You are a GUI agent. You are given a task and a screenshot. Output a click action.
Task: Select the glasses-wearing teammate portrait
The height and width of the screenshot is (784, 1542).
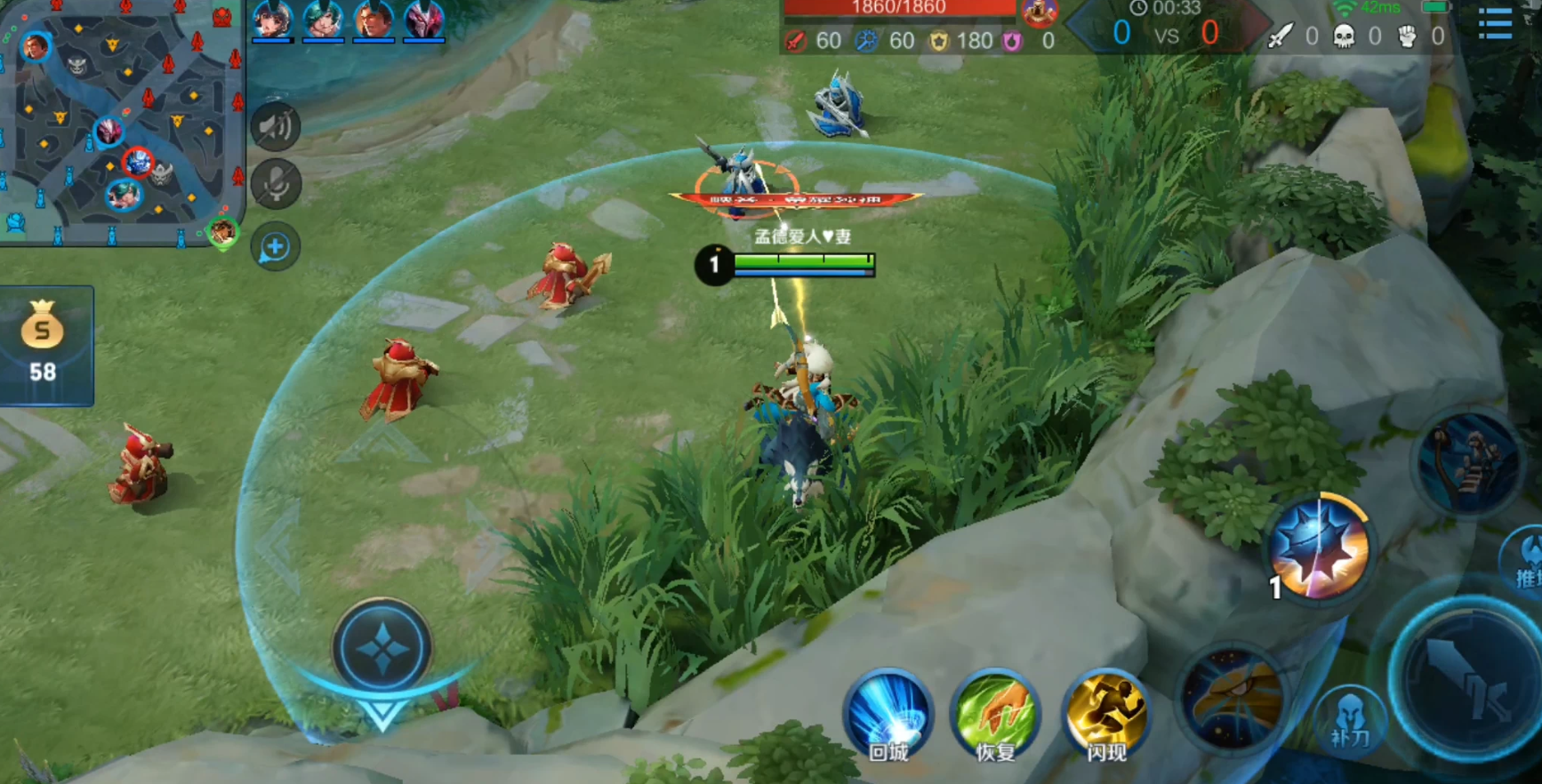coord(373,20)
